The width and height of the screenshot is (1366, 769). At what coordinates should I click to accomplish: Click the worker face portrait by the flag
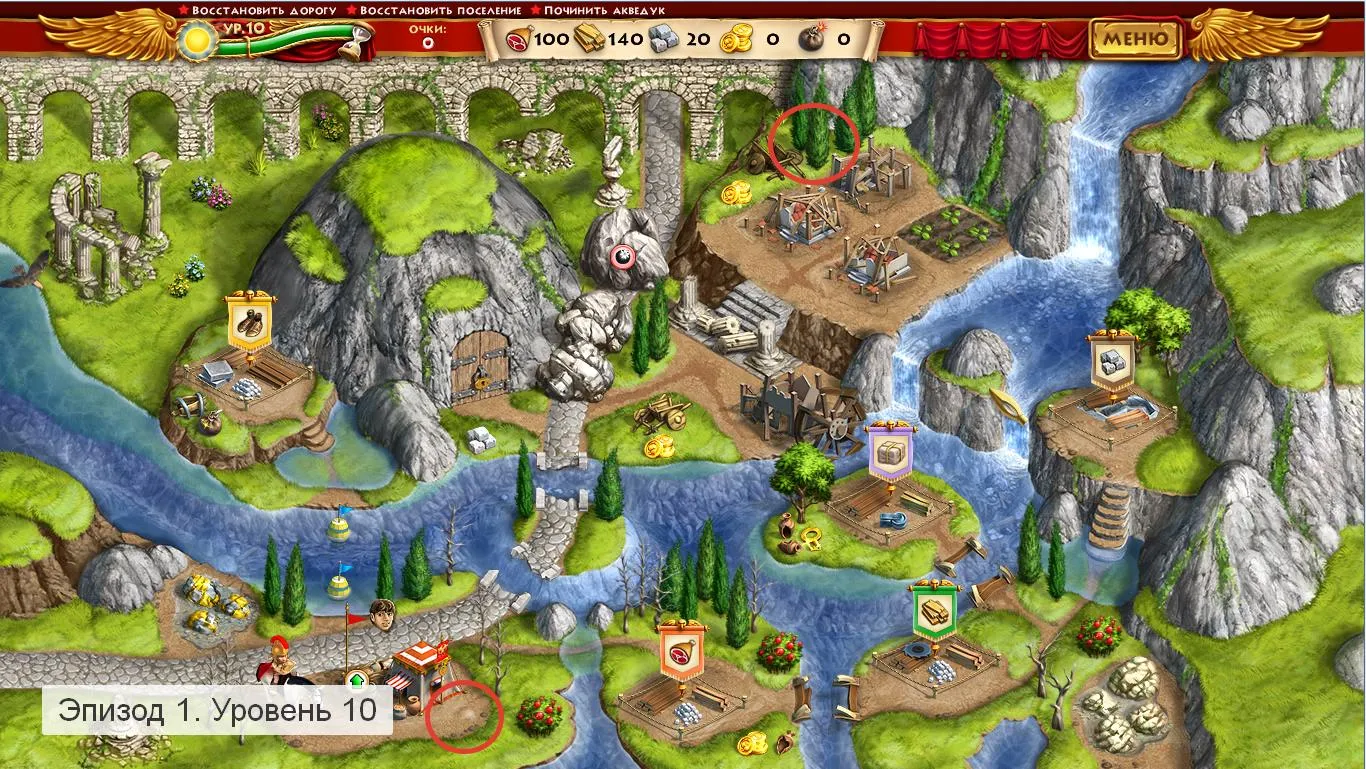pyautogui.click(x=379, y=613)
